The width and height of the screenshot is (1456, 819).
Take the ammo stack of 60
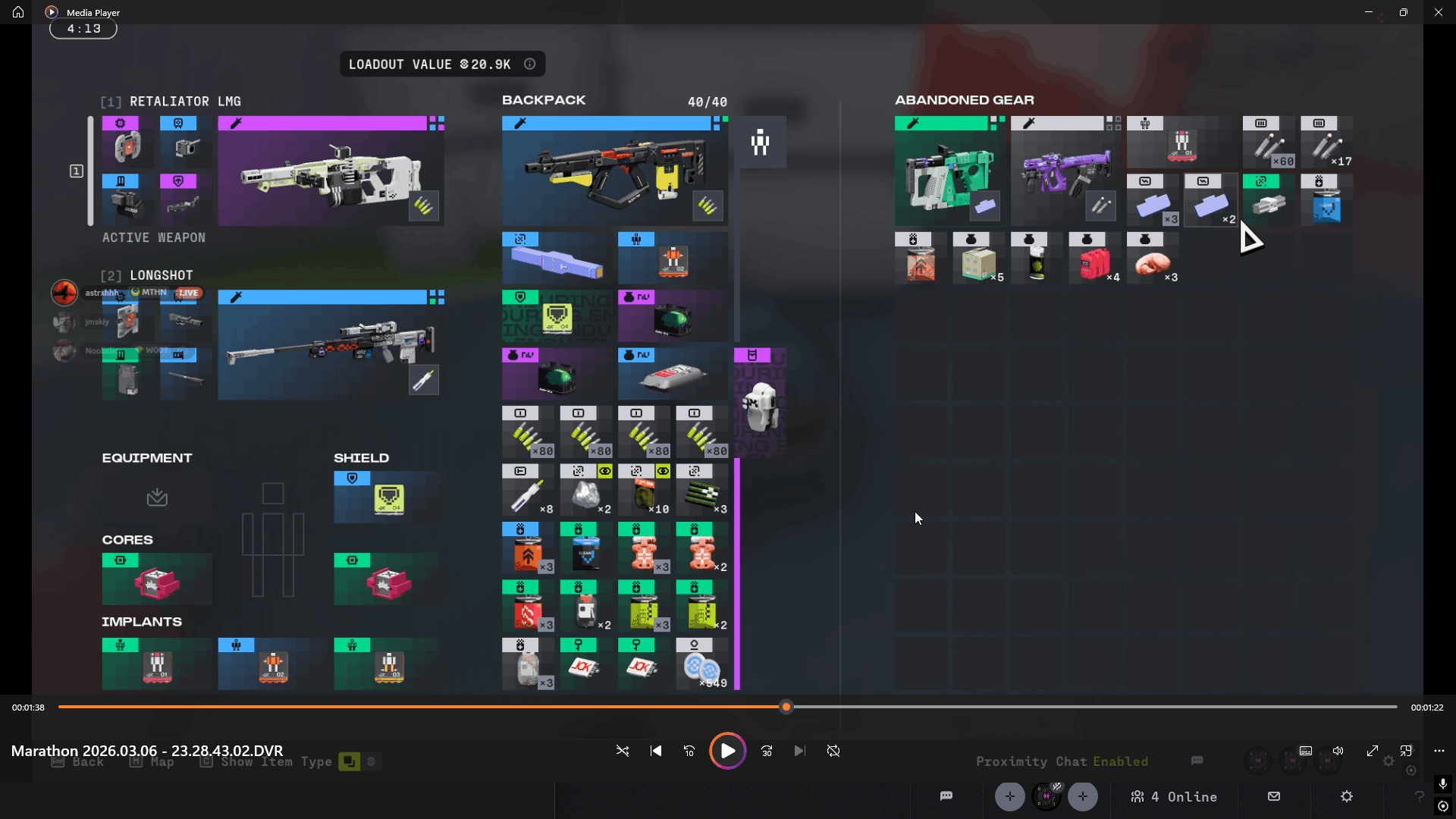pyautogui.click(x=1269, y=143)
